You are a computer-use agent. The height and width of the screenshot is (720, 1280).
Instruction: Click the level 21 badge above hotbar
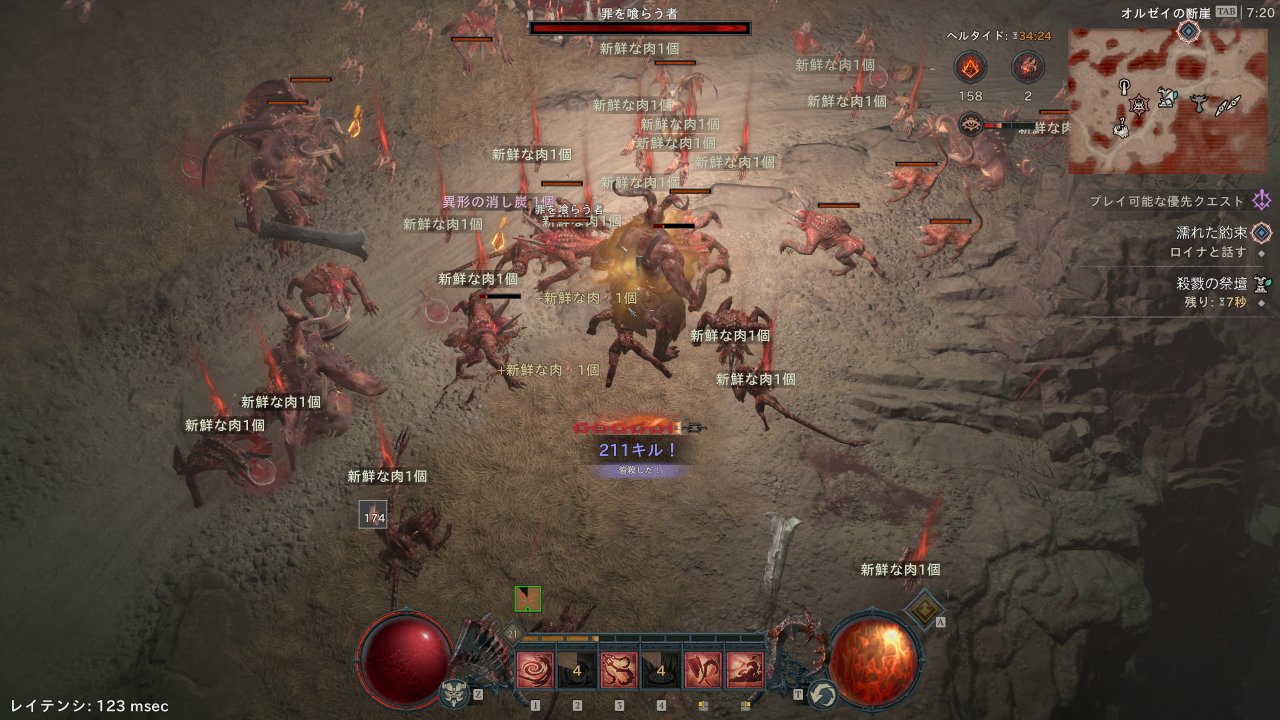pos(513,634)
